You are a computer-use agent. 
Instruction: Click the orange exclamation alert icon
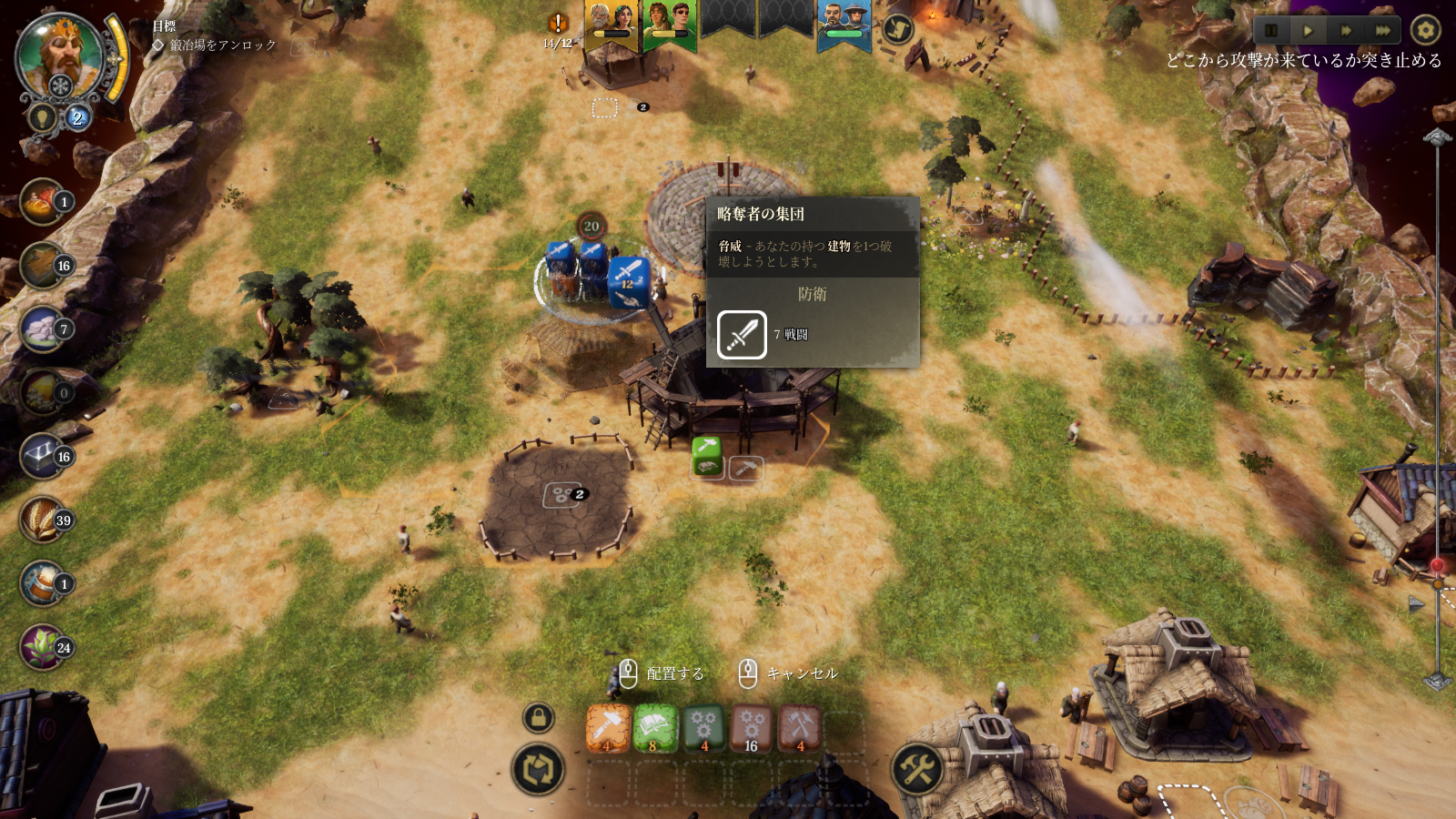(x=558, y=23)
